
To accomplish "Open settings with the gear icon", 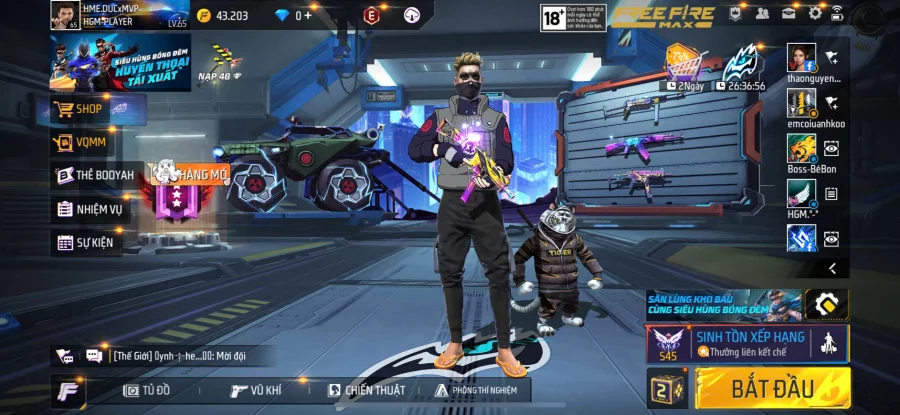I will click(815, 13).
